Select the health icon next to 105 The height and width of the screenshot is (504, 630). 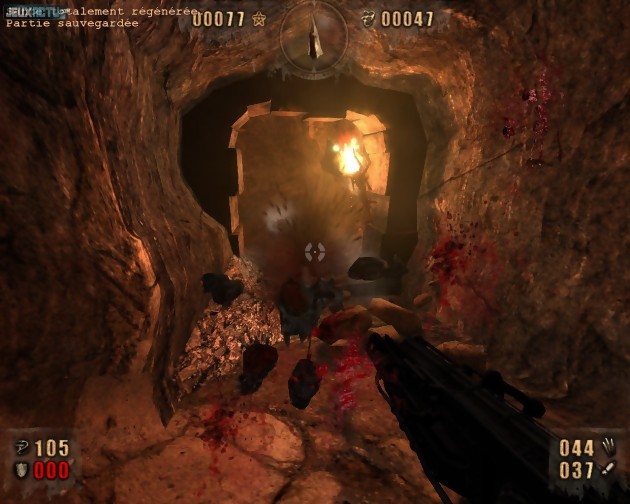(x=21, y=447)
